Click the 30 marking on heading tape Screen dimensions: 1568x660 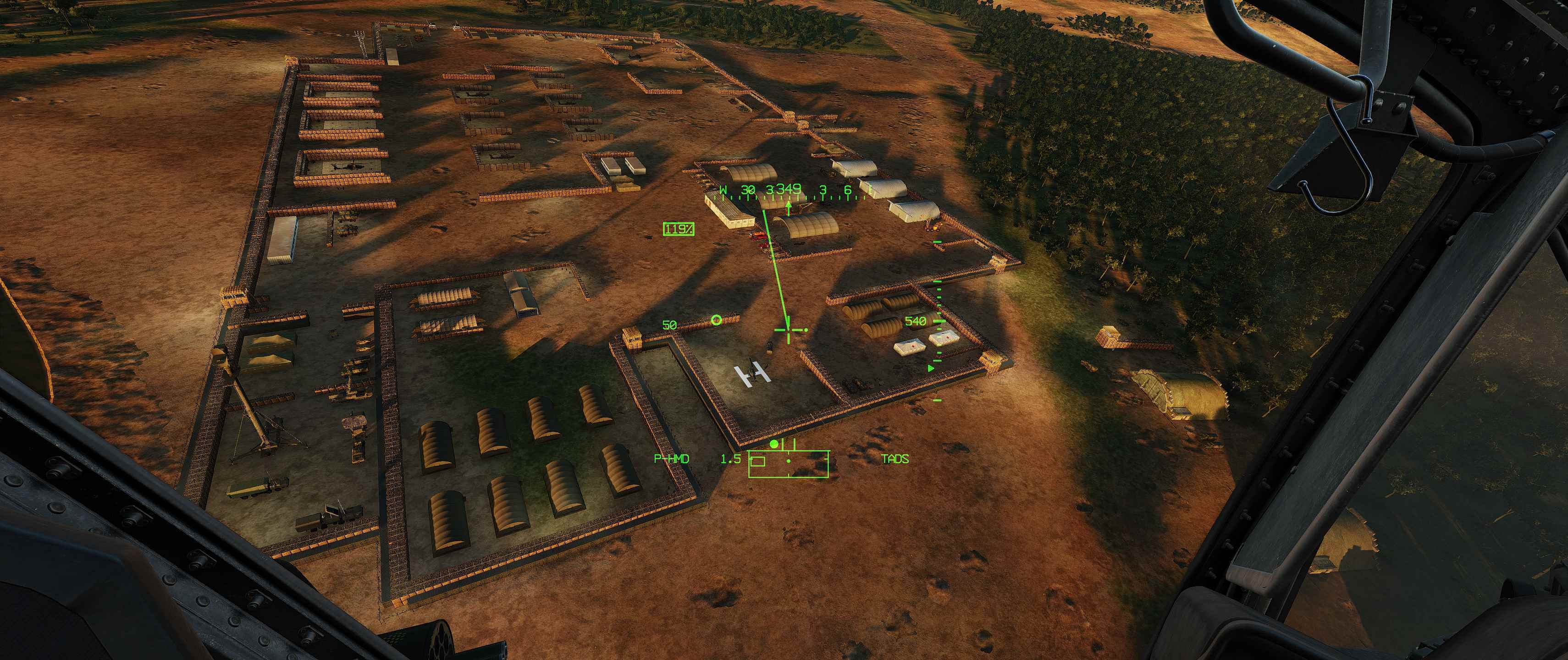(749, 189)
